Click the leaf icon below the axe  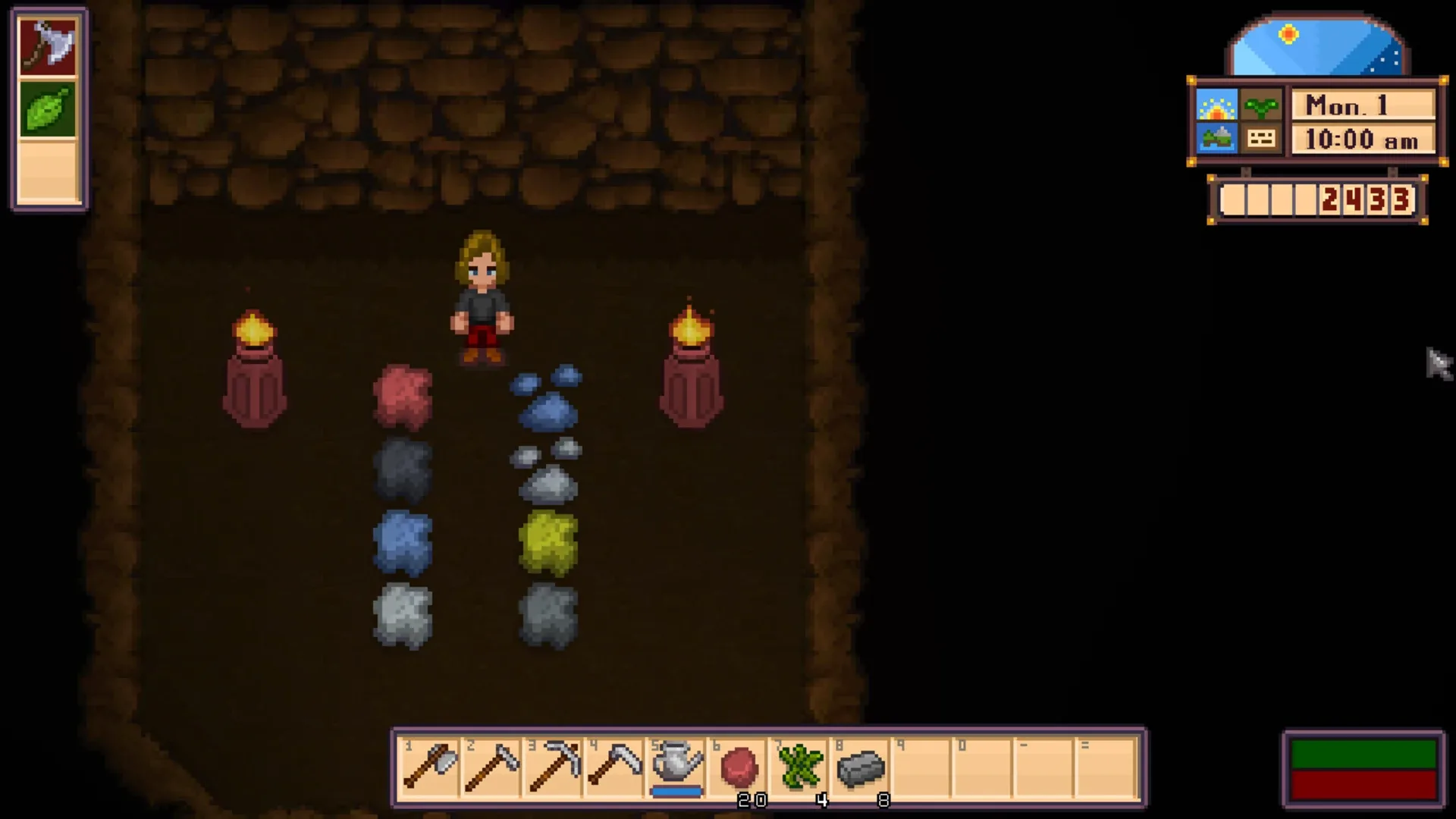47,110
